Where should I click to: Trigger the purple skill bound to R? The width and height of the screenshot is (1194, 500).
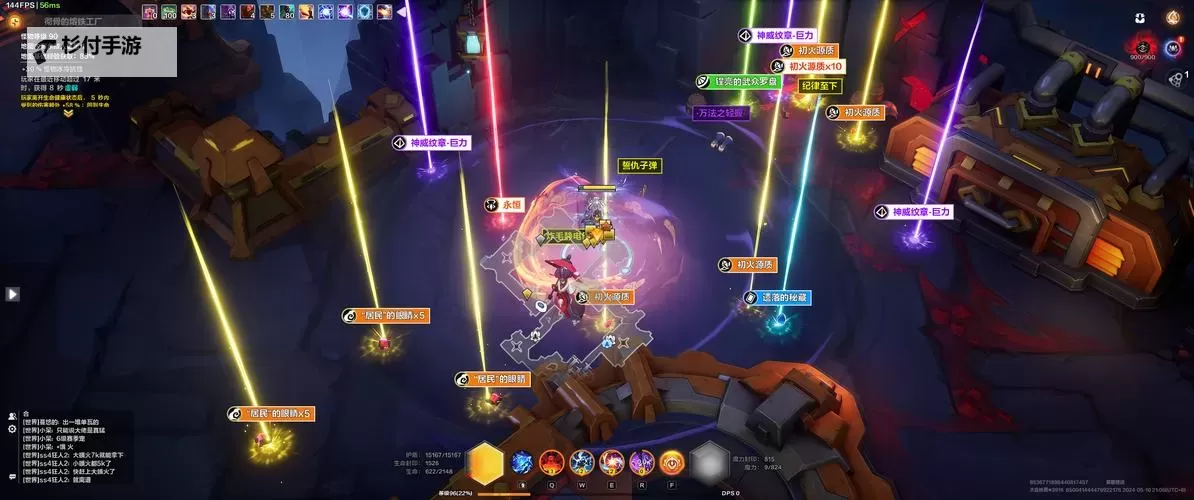(642, 462)
